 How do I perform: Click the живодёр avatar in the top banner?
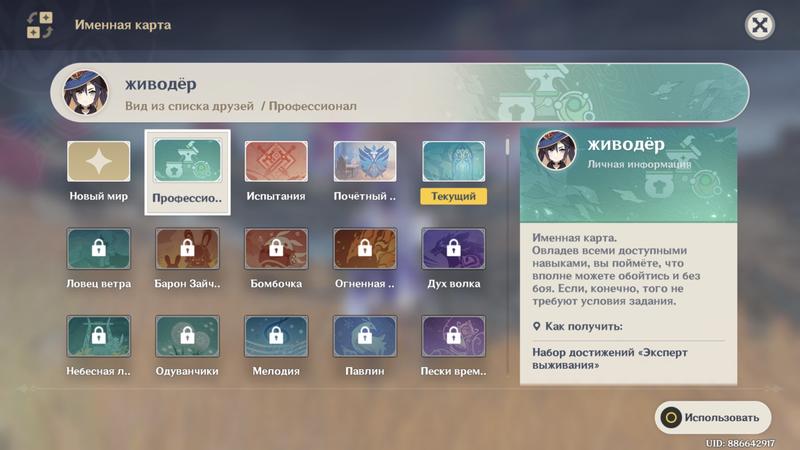pos(86,93)
